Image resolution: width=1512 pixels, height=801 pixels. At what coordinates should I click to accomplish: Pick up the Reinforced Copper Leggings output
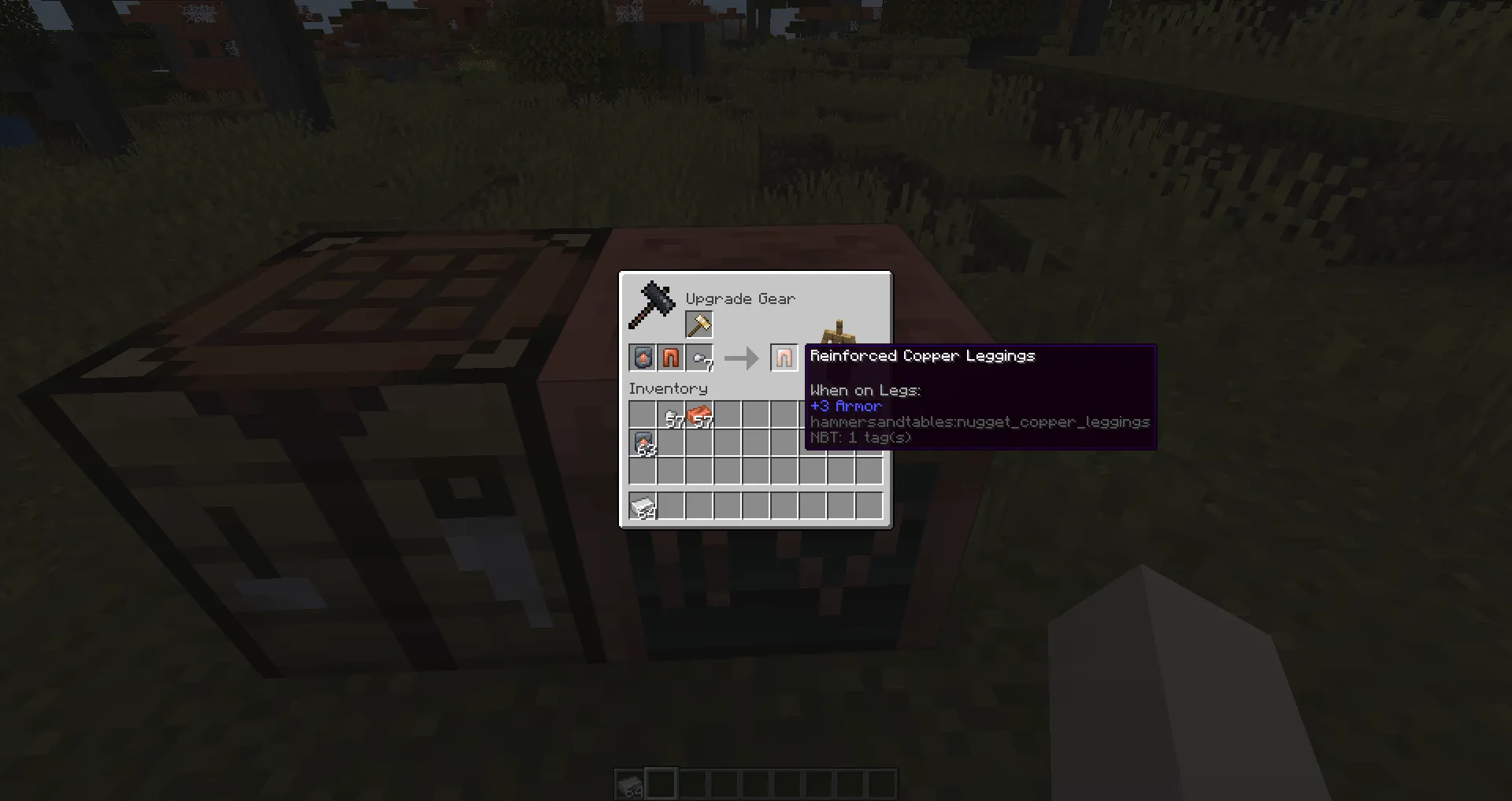pos(784,358)
